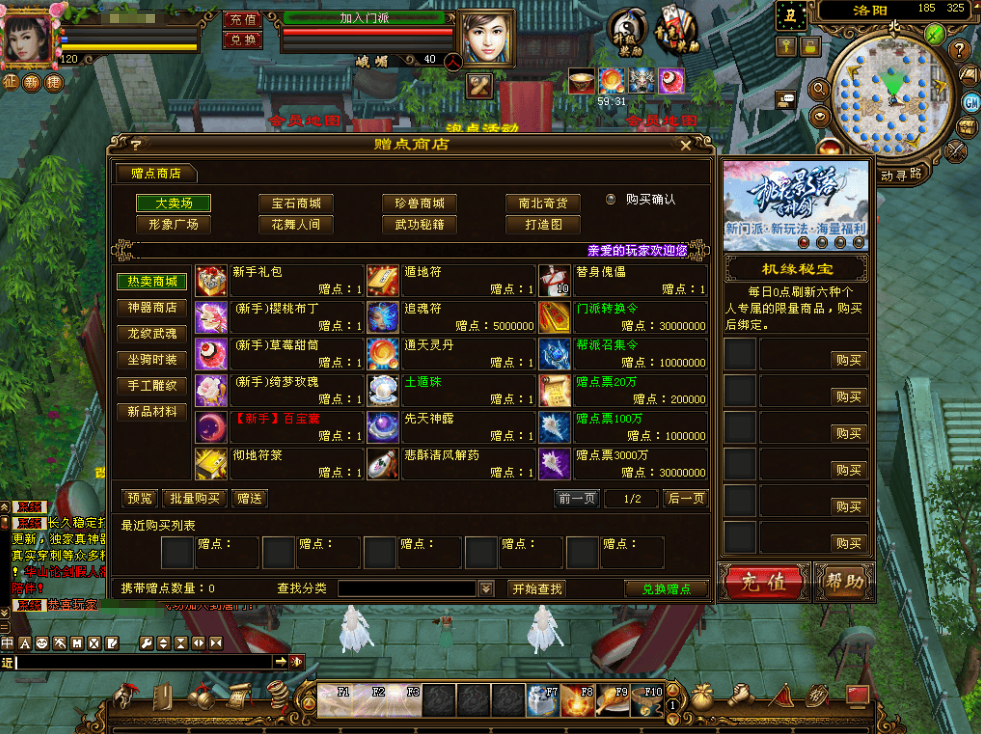Toggle the 购买确认 option
The width and height of the screenshot is (981, 734).
(611, 199)
